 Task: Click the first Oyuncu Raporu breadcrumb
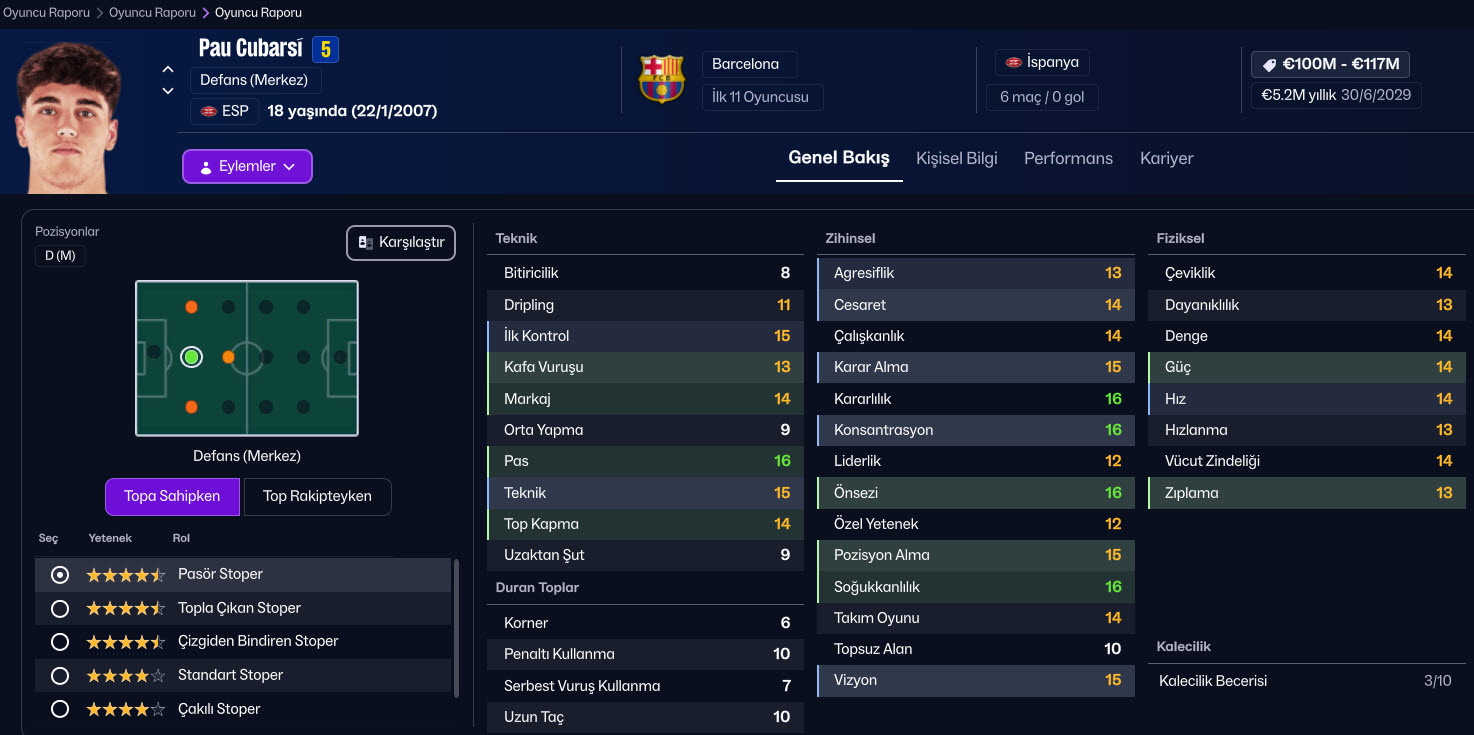pyautogui.click(x=46, y=13)
